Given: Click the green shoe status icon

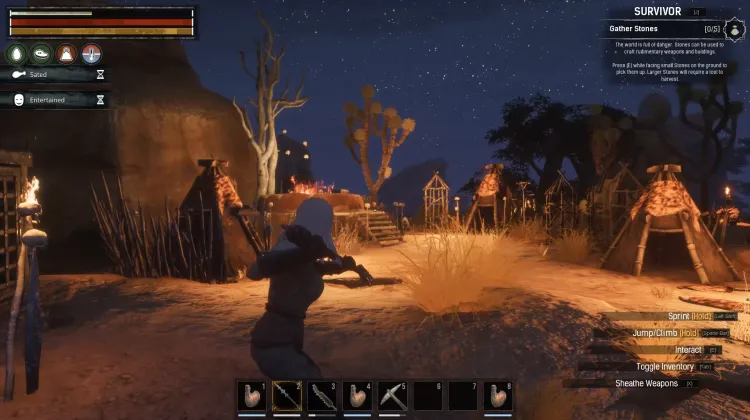Looking at the screenshot, I should 42,54.
